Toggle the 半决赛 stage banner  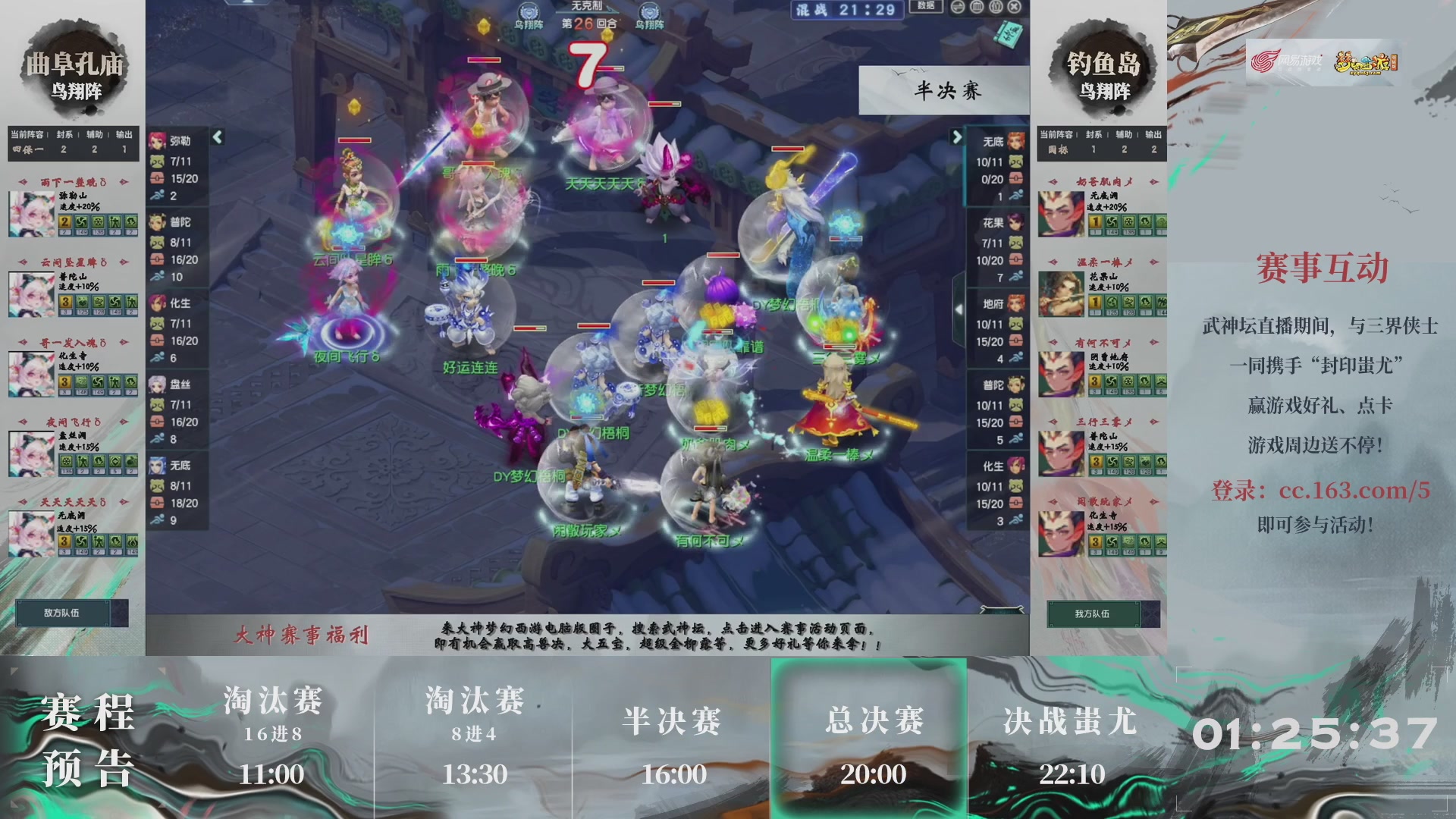coord(943,89)
